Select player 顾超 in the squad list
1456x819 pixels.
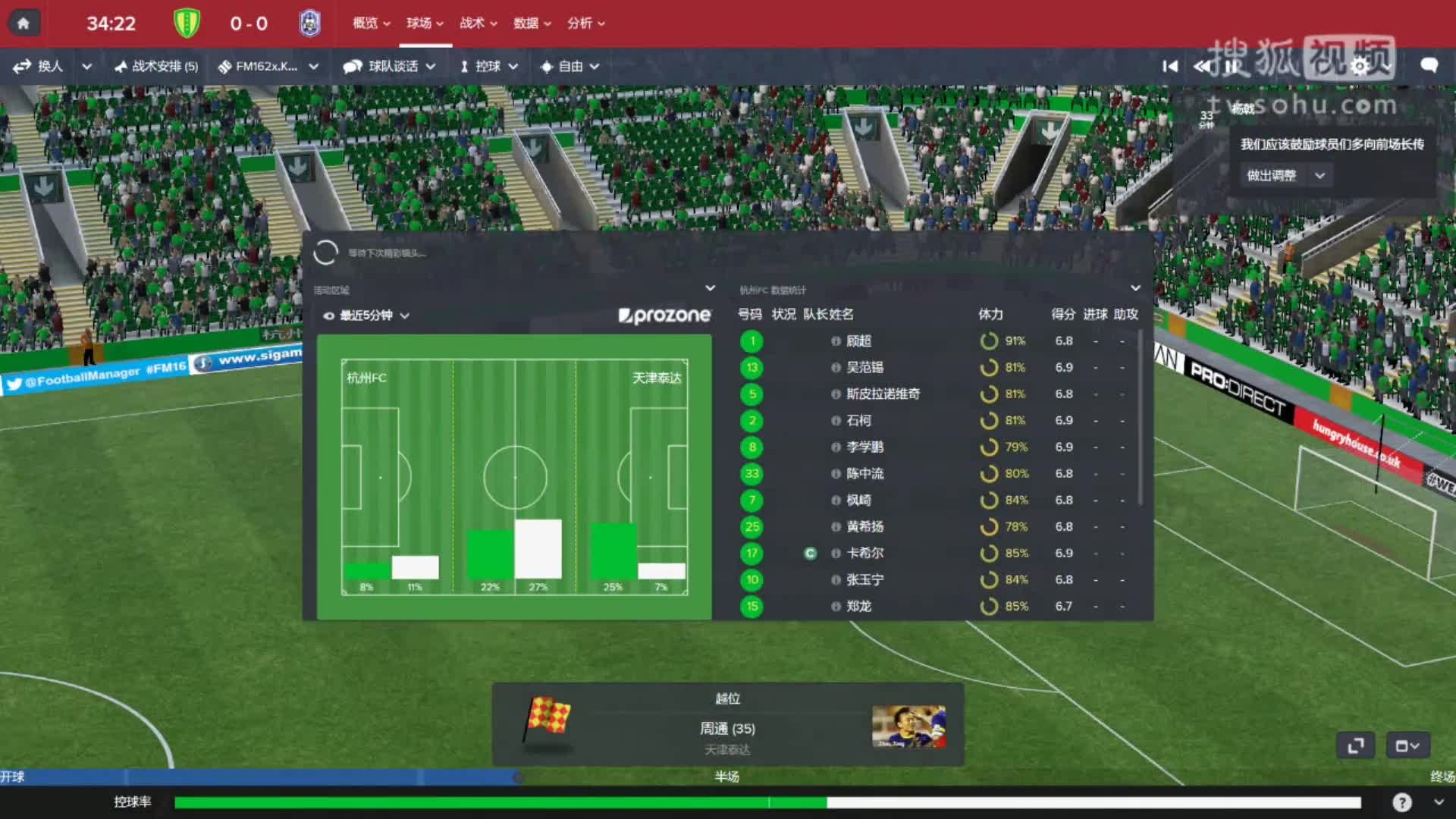pyautogui.click(x=858, y=341)
